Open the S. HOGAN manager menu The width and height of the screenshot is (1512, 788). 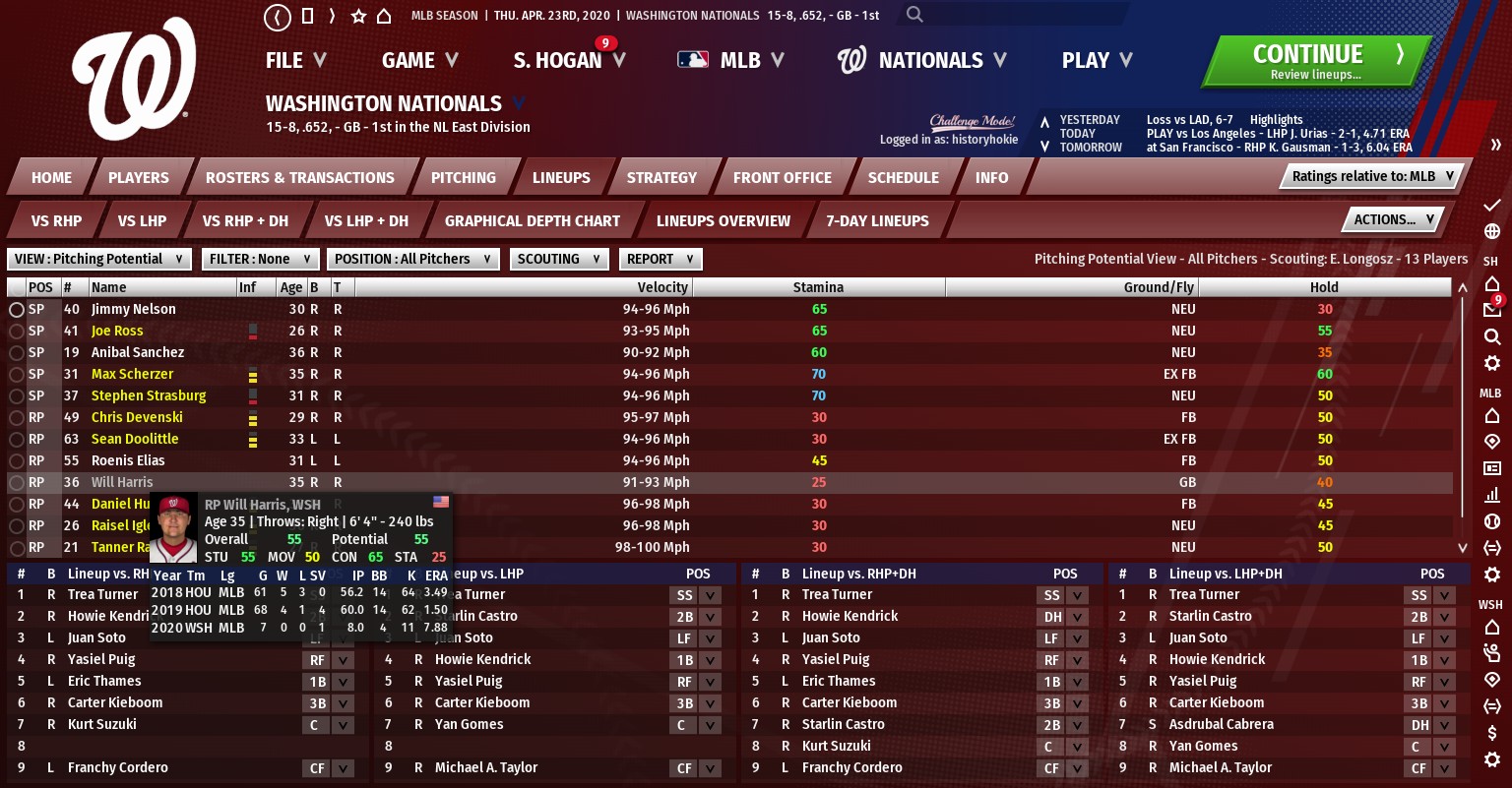[x=569, y=61]
